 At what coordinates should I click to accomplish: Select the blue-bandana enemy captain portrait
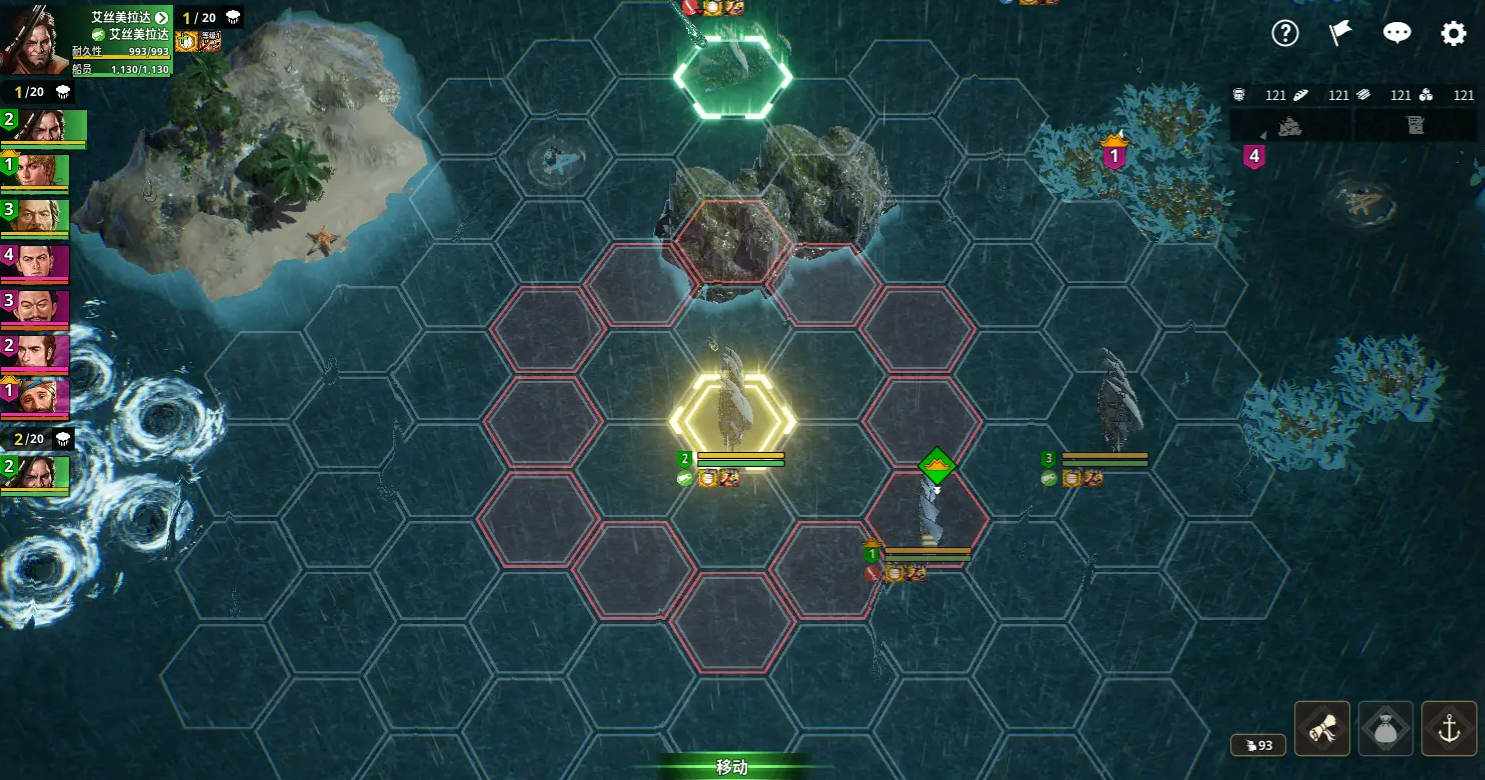pyautogui.click(x=36, y=396)
